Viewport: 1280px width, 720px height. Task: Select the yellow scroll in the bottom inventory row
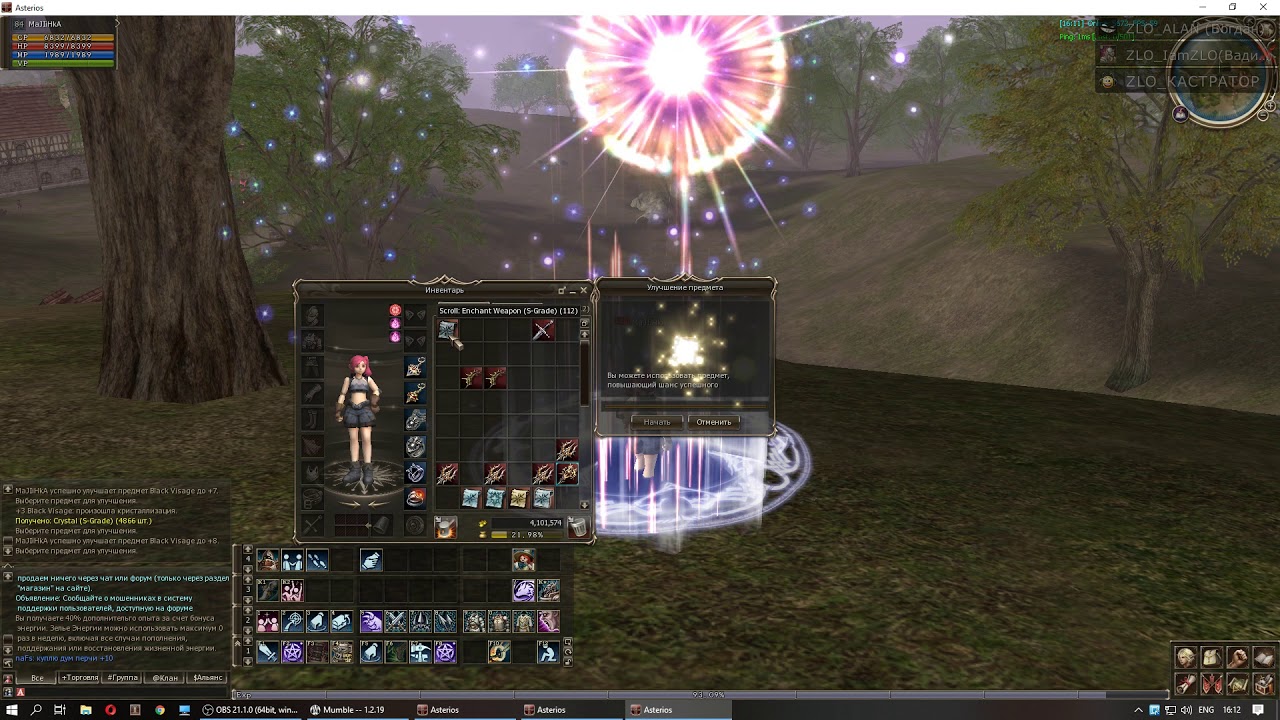click(519, 497)
